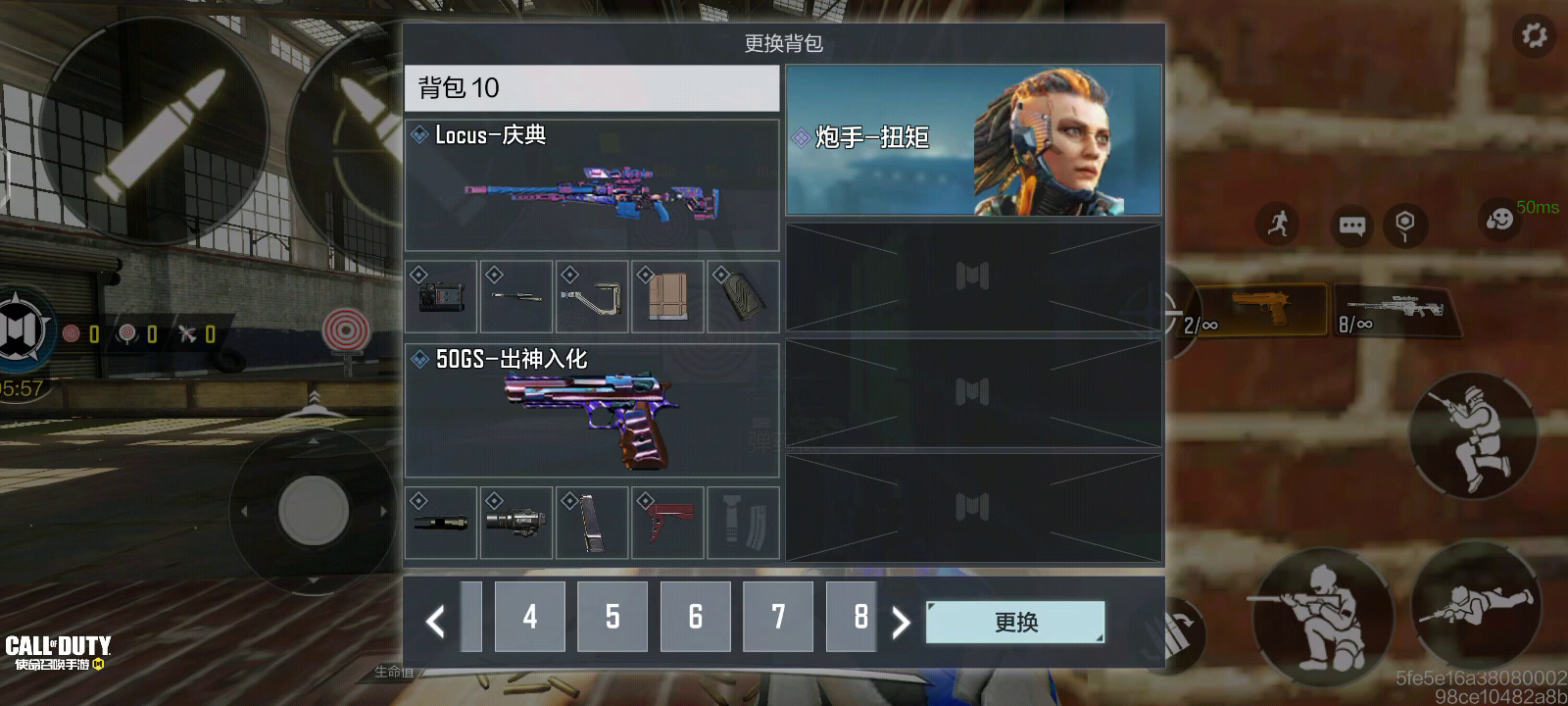Switch to backpack page 8
1568x706 pixels.
point(859,619)
